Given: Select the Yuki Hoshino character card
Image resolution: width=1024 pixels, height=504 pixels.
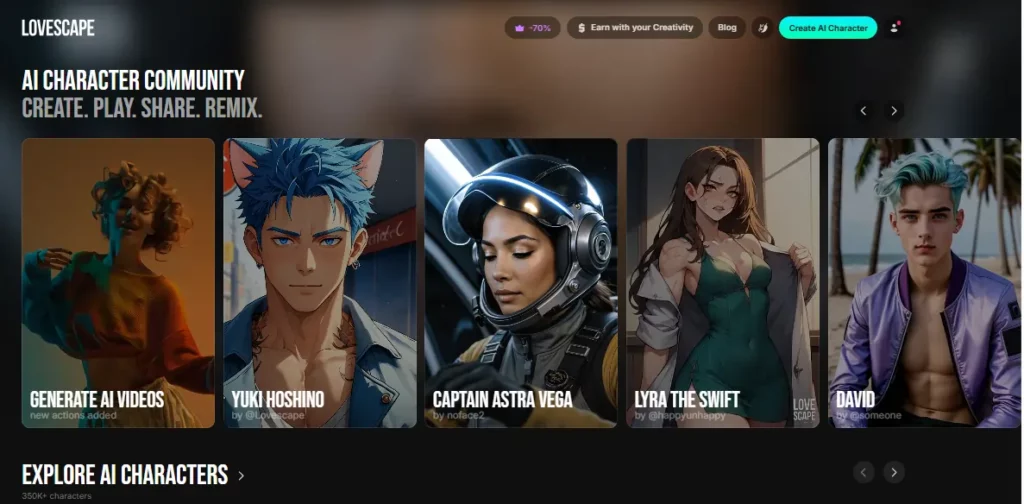Looking at the screenshot, I should click(x=319, y=283).
